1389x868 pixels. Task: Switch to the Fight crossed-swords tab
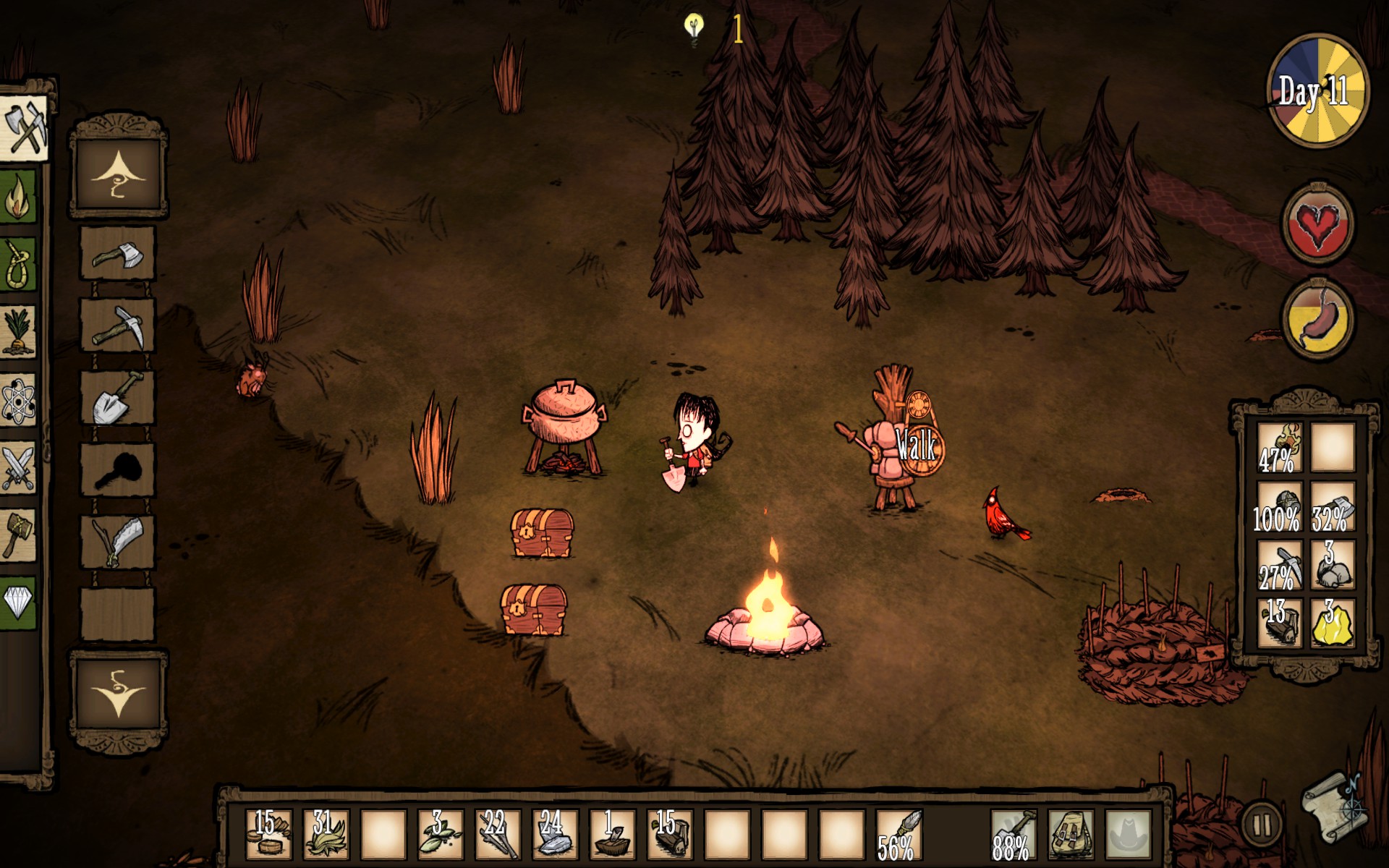click(x=19, y=467)
